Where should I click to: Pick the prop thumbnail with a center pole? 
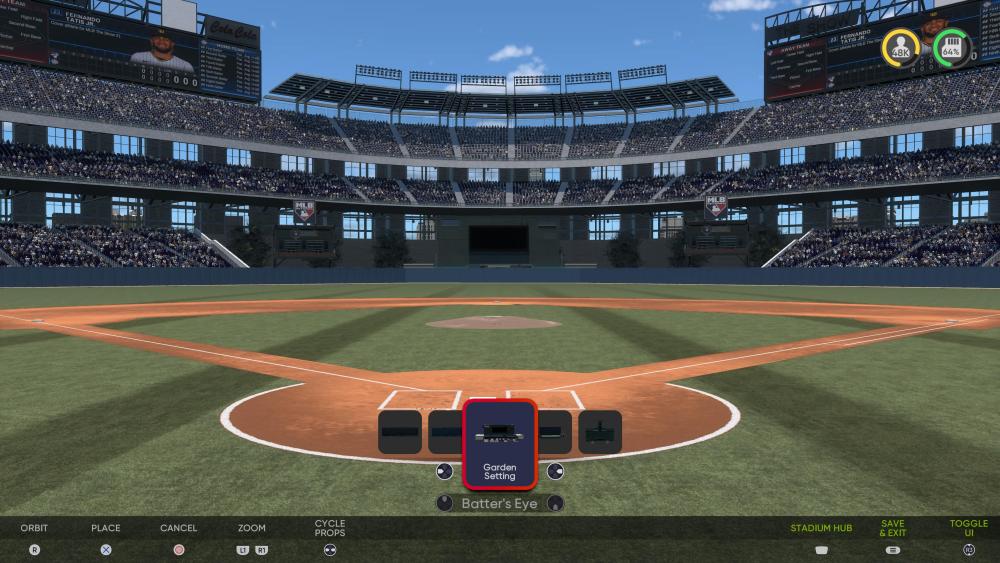click(x=600, y=432)
